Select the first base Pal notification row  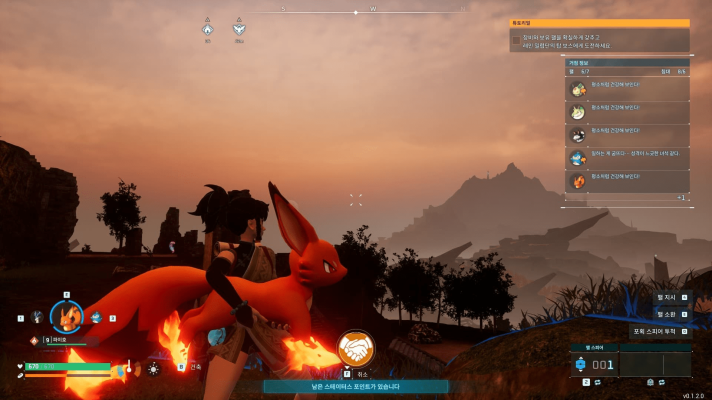click(x=626, y=88)
